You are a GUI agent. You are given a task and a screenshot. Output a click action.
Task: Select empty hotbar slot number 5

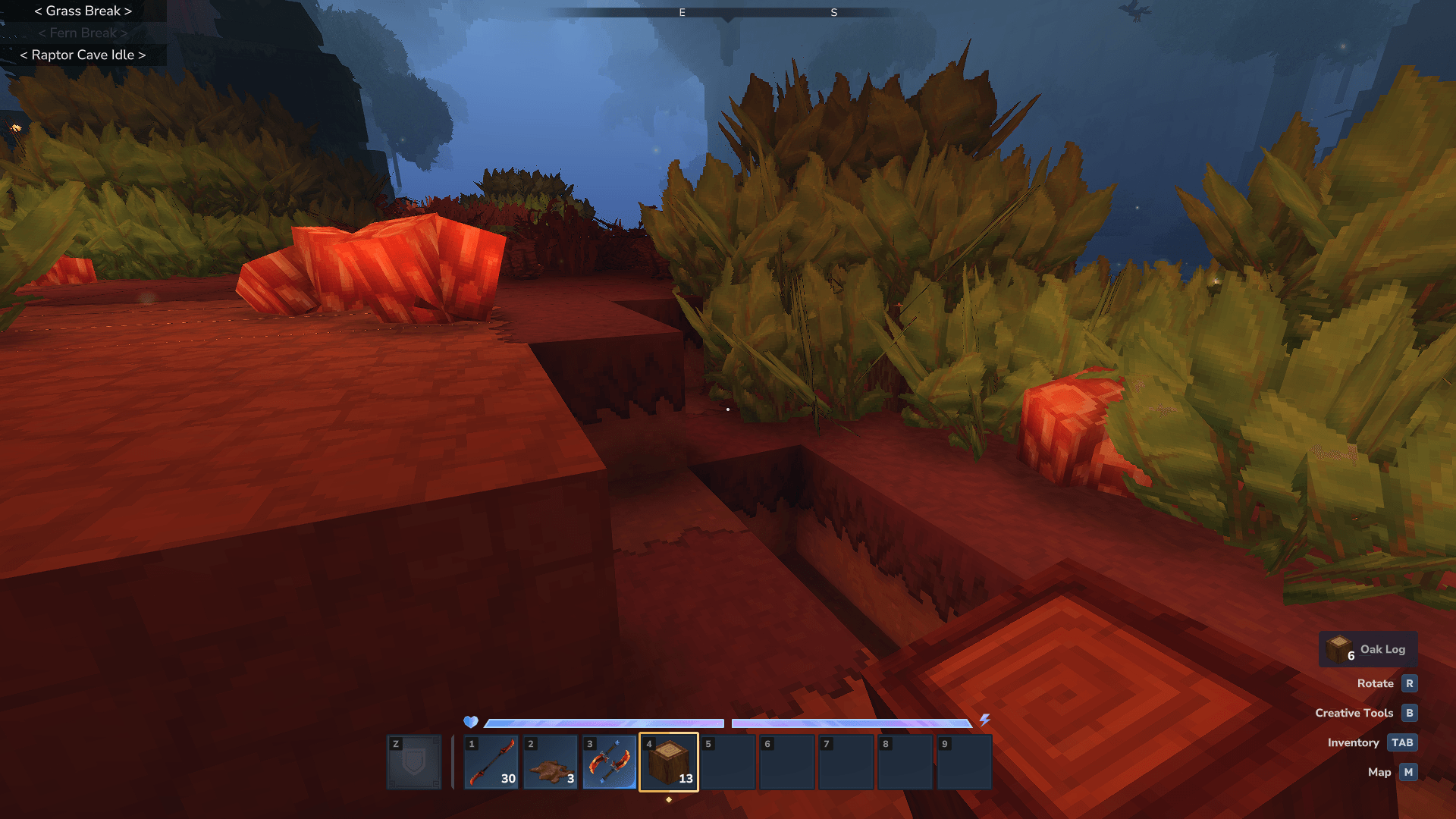[x=727, y=762]
